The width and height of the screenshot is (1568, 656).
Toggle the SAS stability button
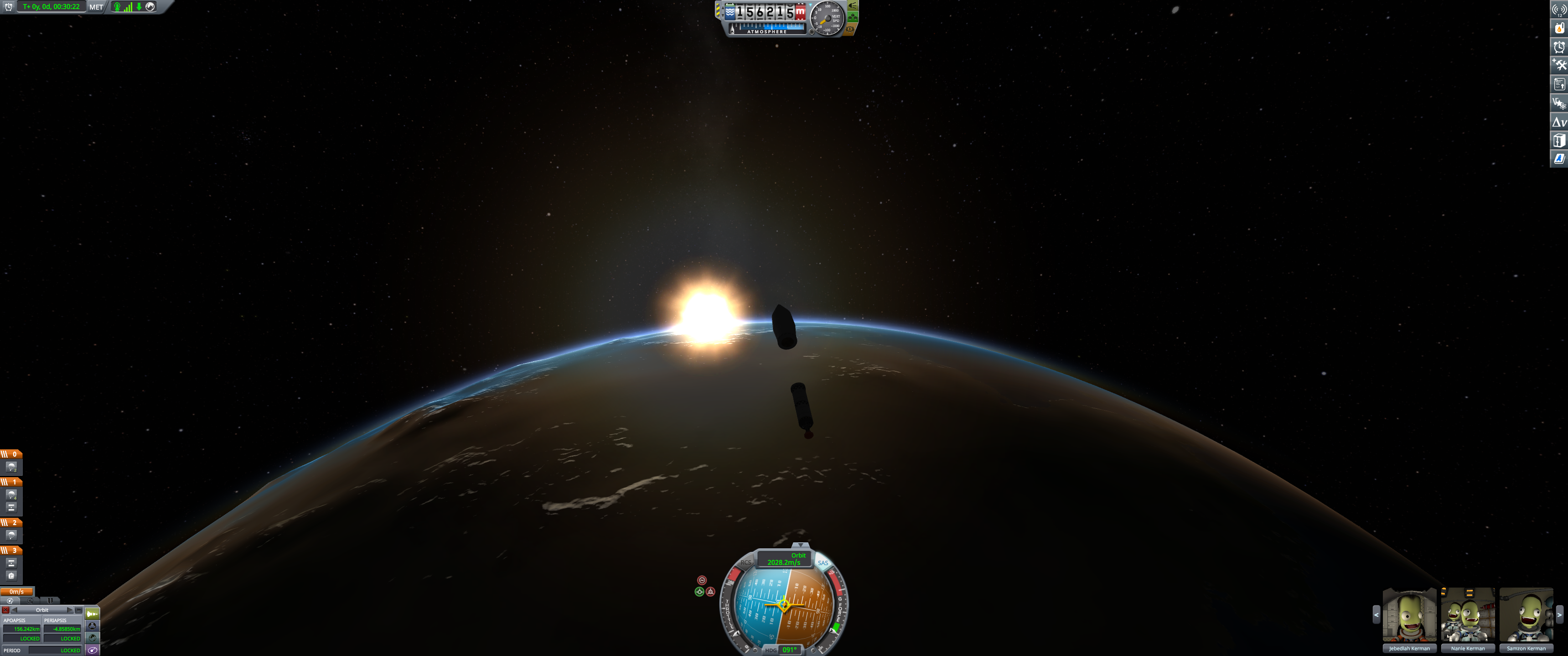coord(823,563)
